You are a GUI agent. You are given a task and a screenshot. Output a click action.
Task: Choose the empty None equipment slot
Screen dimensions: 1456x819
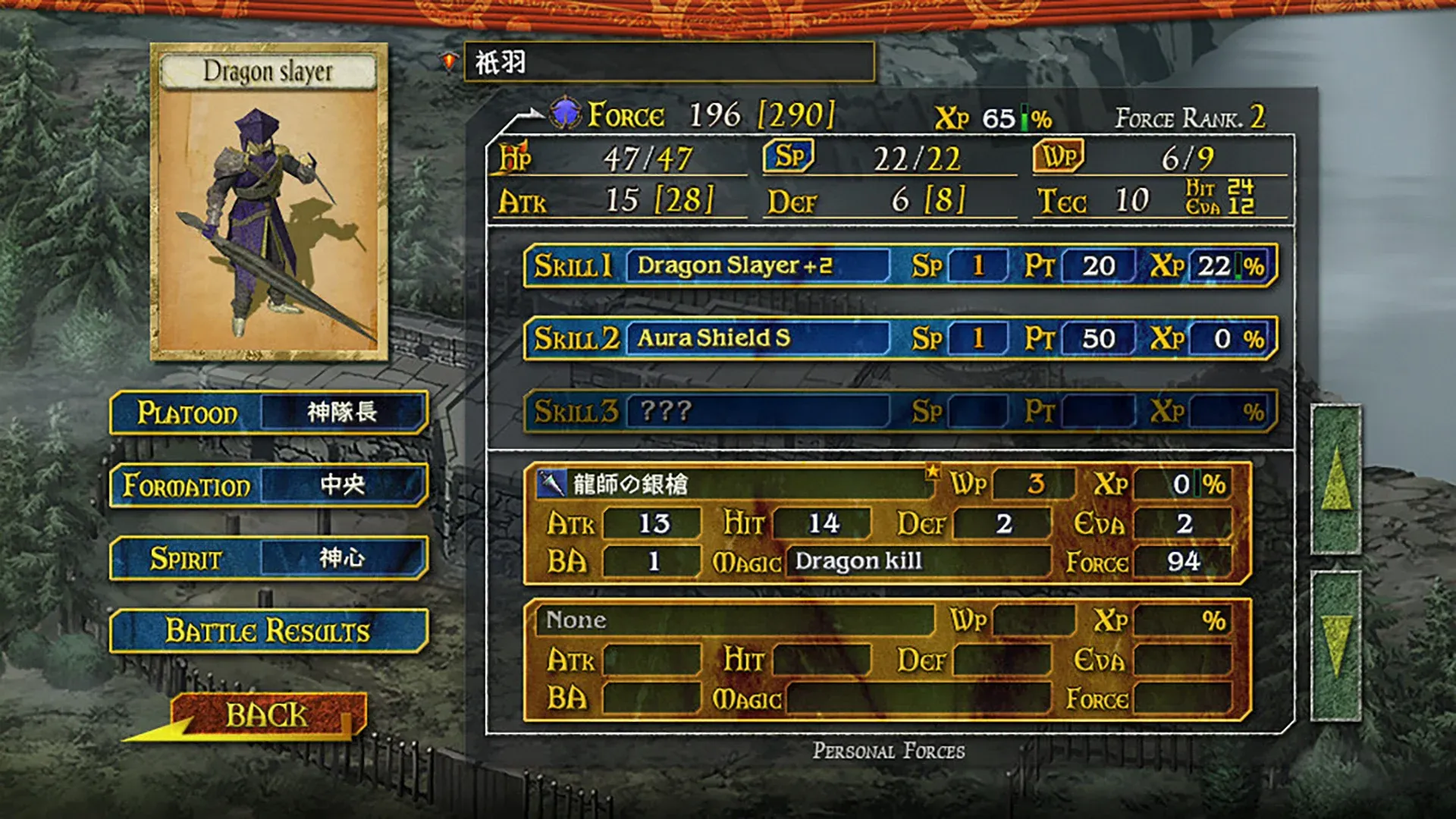click(x=886, y=660)
